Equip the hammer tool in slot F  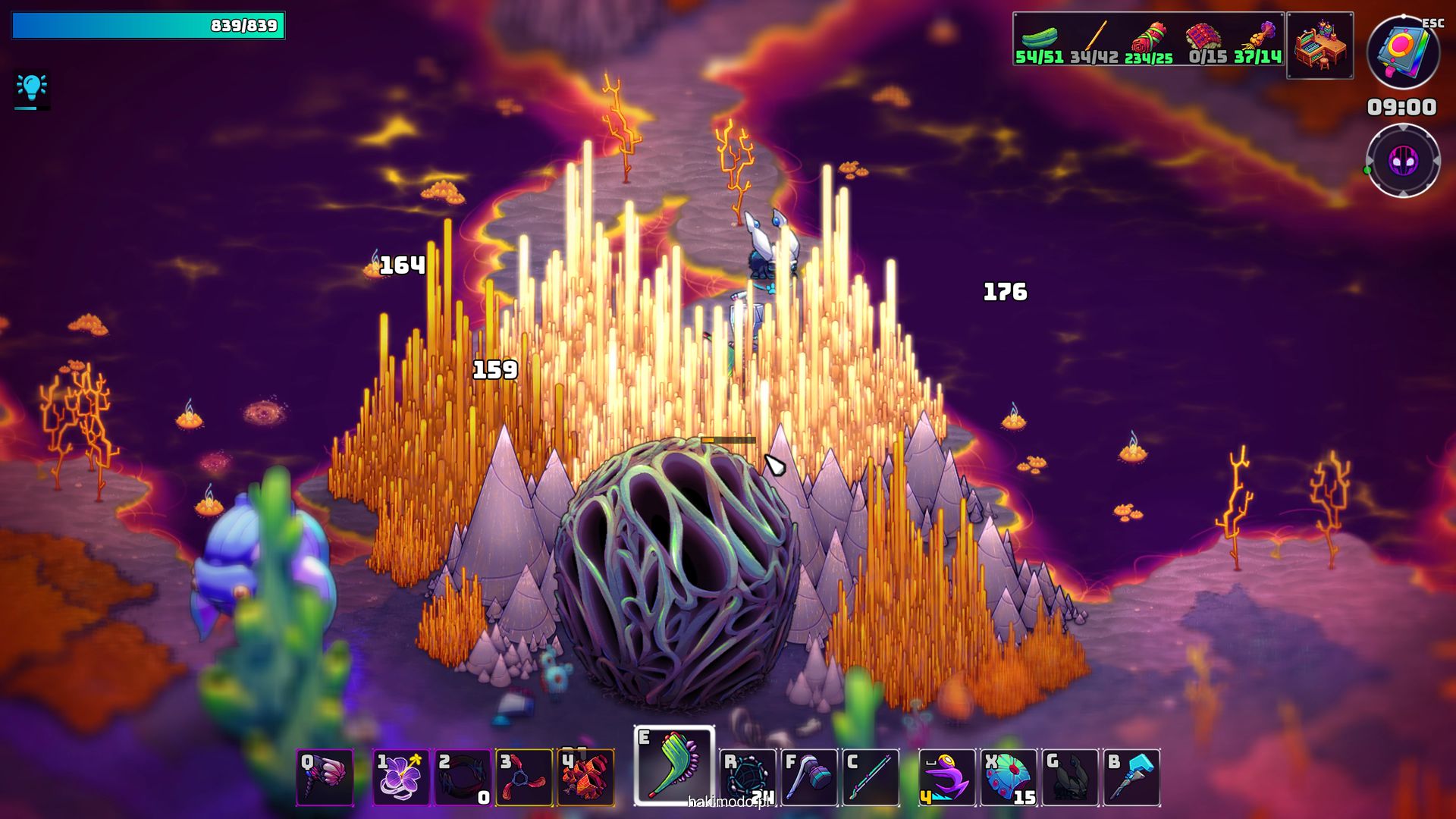pos(809,777)
